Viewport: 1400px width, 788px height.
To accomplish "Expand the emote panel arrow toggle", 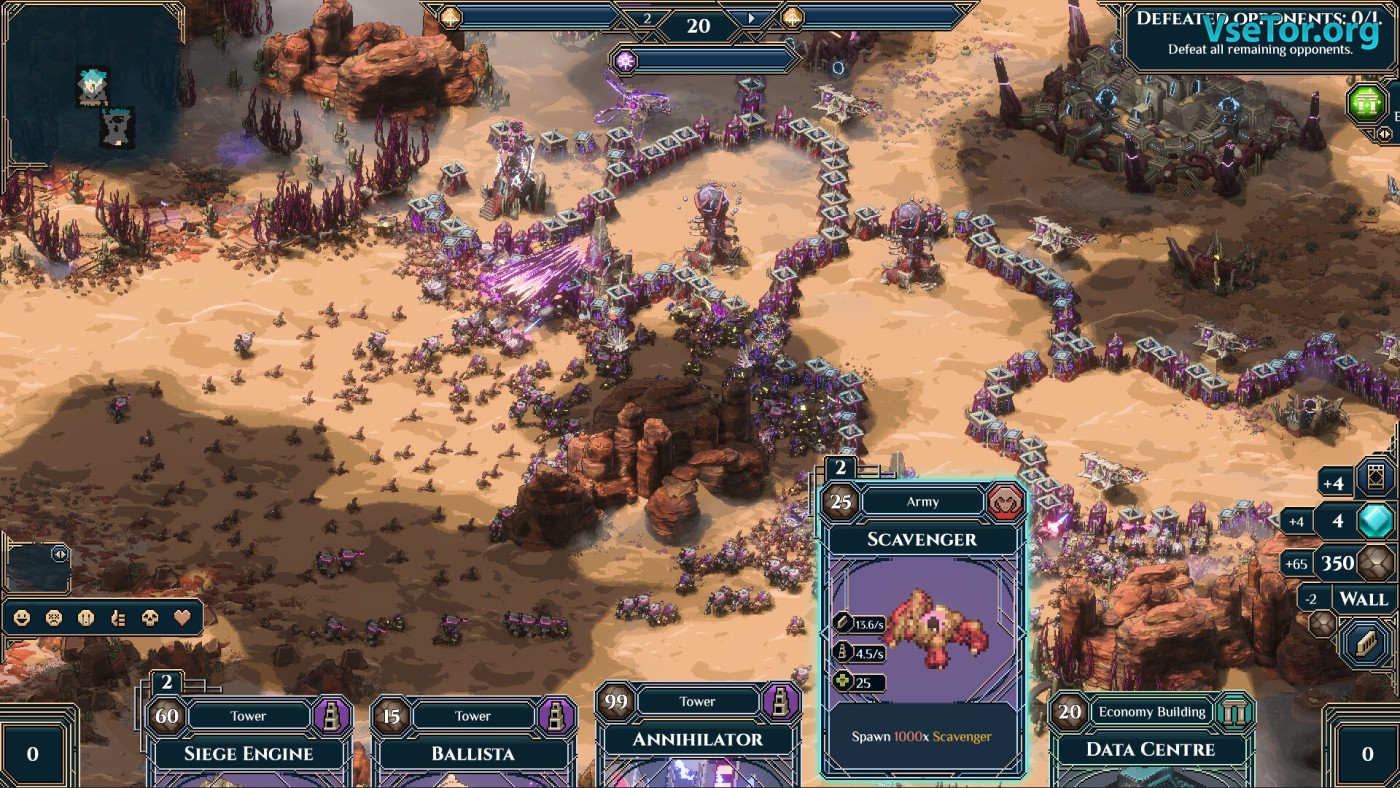I will tap(59, 553).
